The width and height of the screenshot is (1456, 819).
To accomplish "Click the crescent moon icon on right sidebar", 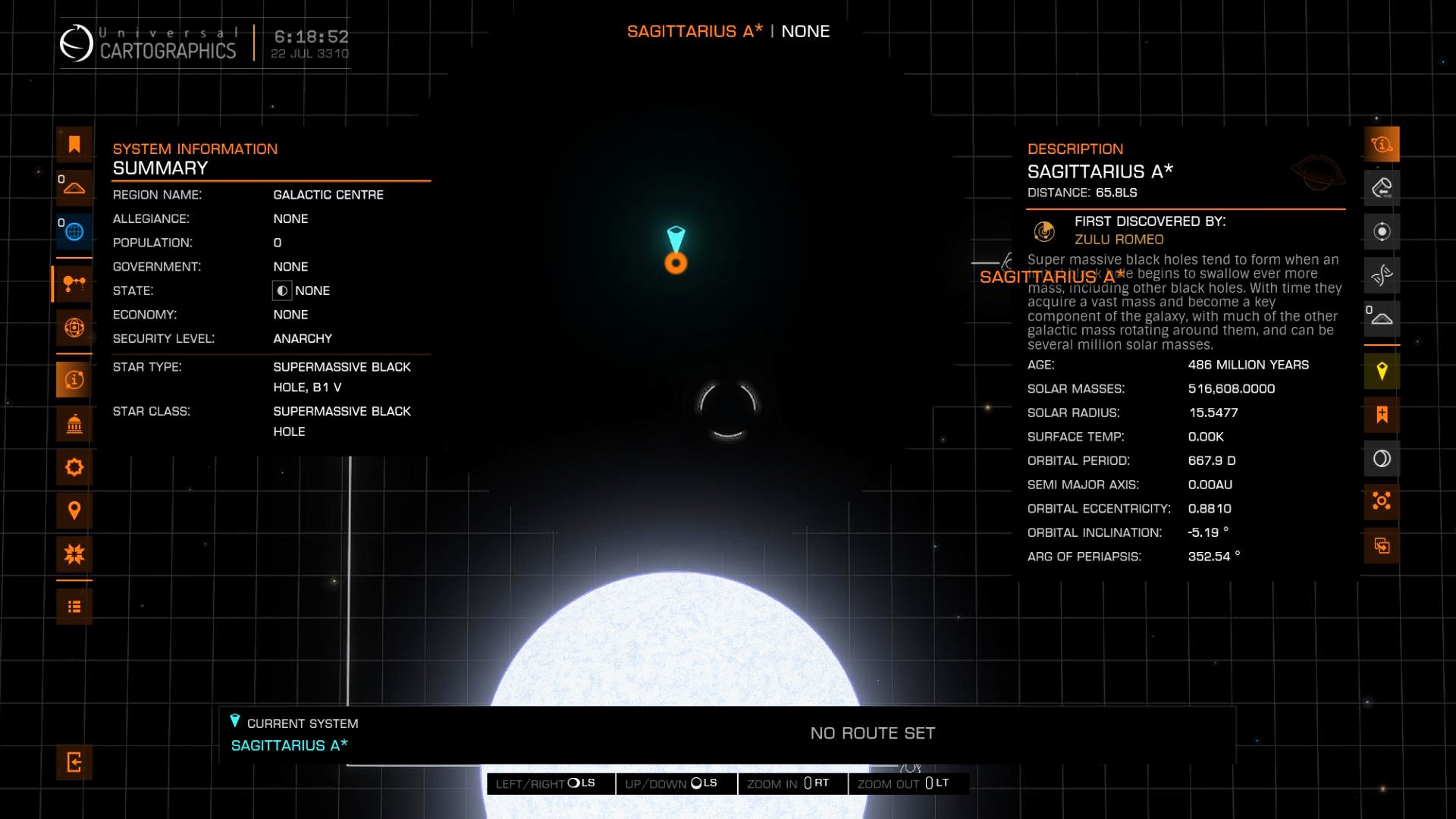I will click(1382, 458).
